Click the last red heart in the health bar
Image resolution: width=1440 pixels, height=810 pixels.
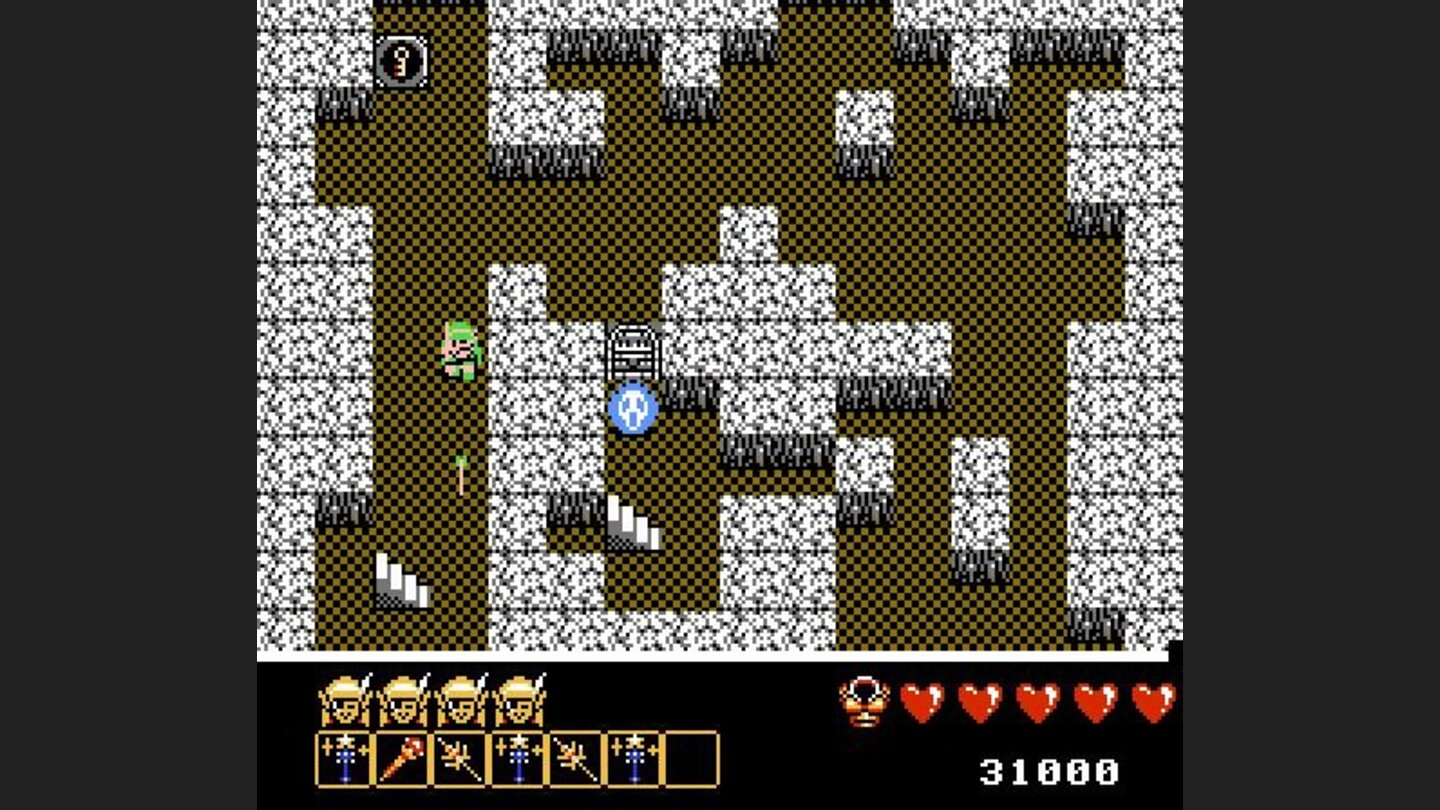pos(1152,700)
